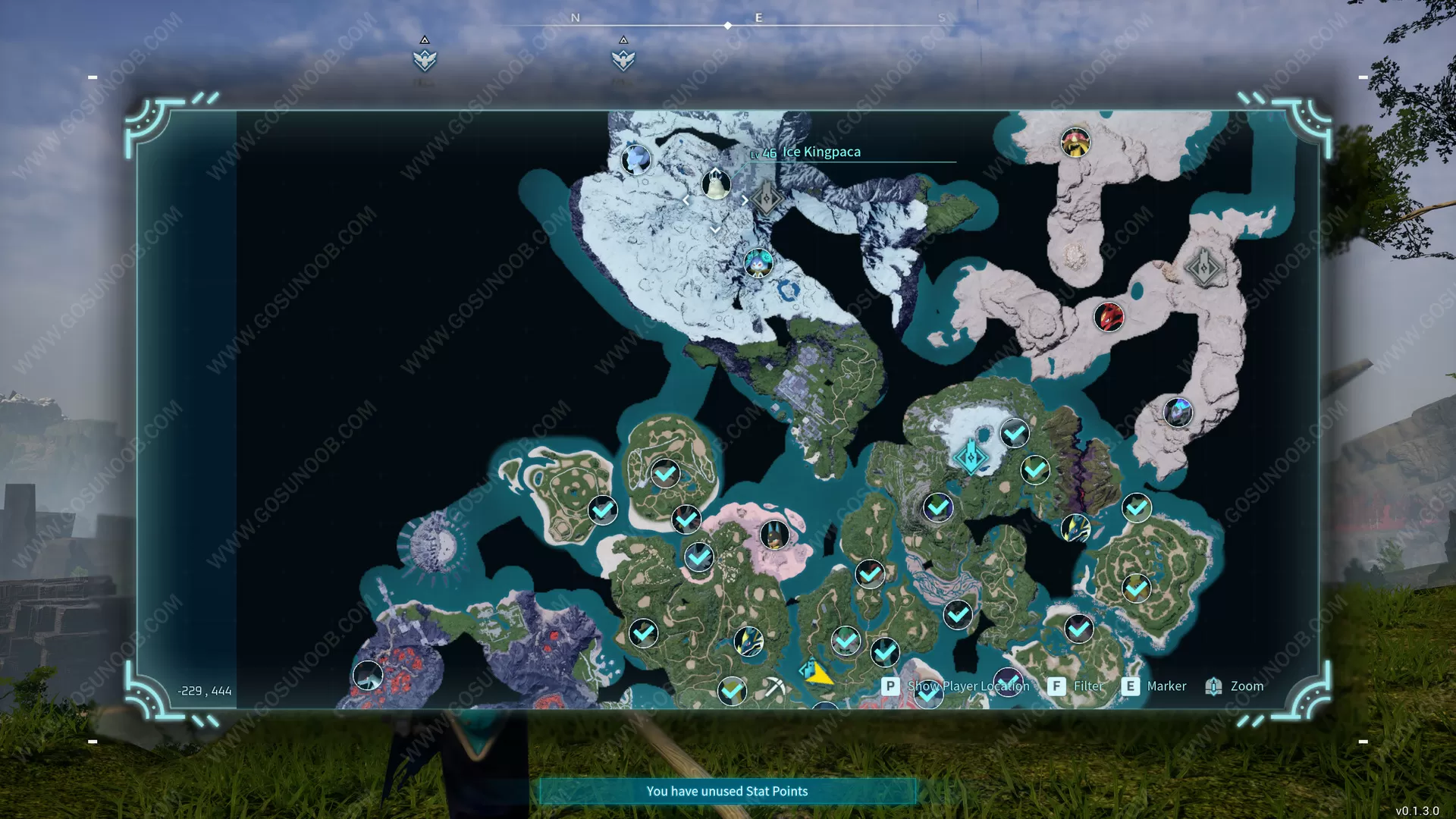Viewport: 1456px width, 819px height.
Task: Expand the right chevron beside the boss portrait
Action: (745, 199)
